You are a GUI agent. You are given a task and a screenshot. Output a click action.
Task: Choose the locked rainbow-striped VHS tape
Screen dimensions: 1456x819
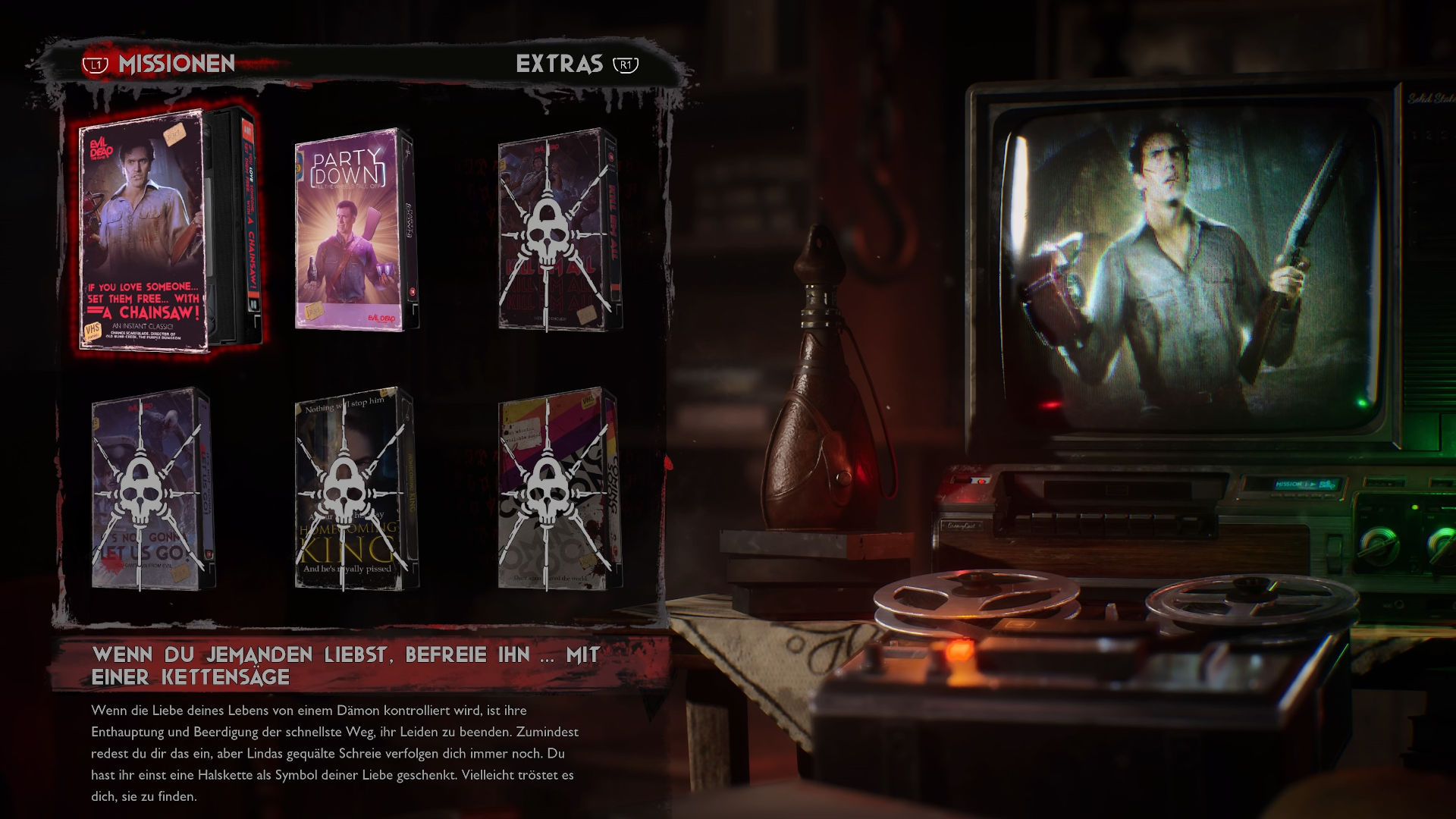(x=558, y=489)
